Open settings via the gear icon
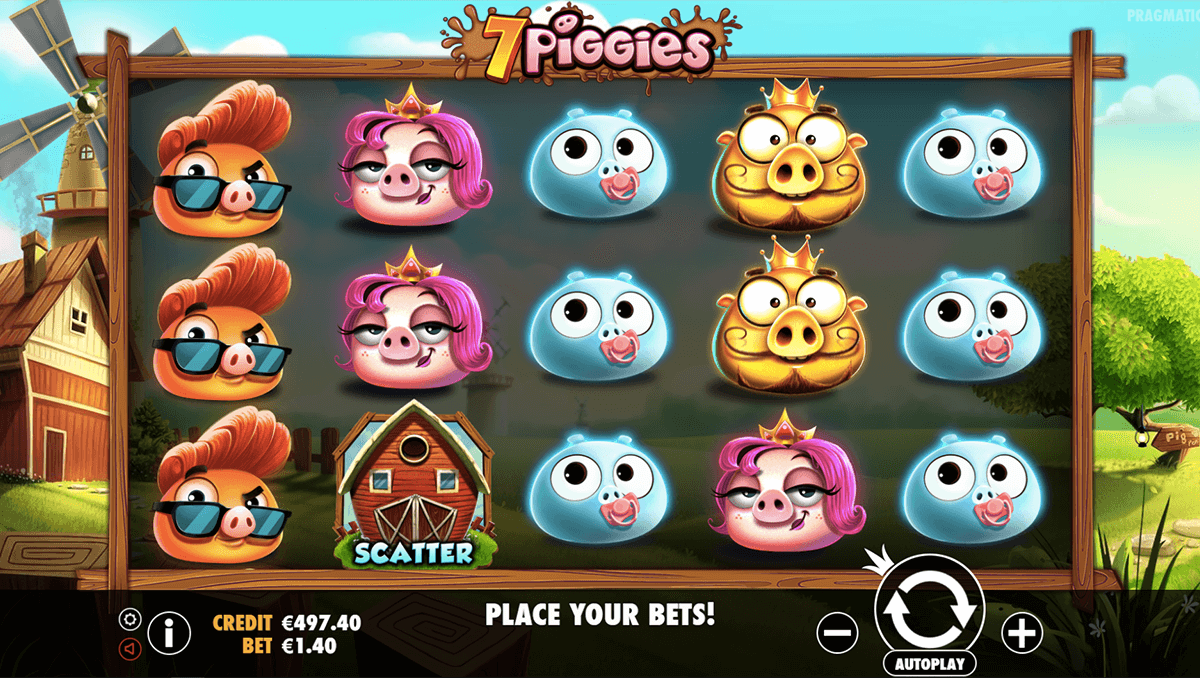The height and width of the screenshot is (678, 1200). [128, 618]
